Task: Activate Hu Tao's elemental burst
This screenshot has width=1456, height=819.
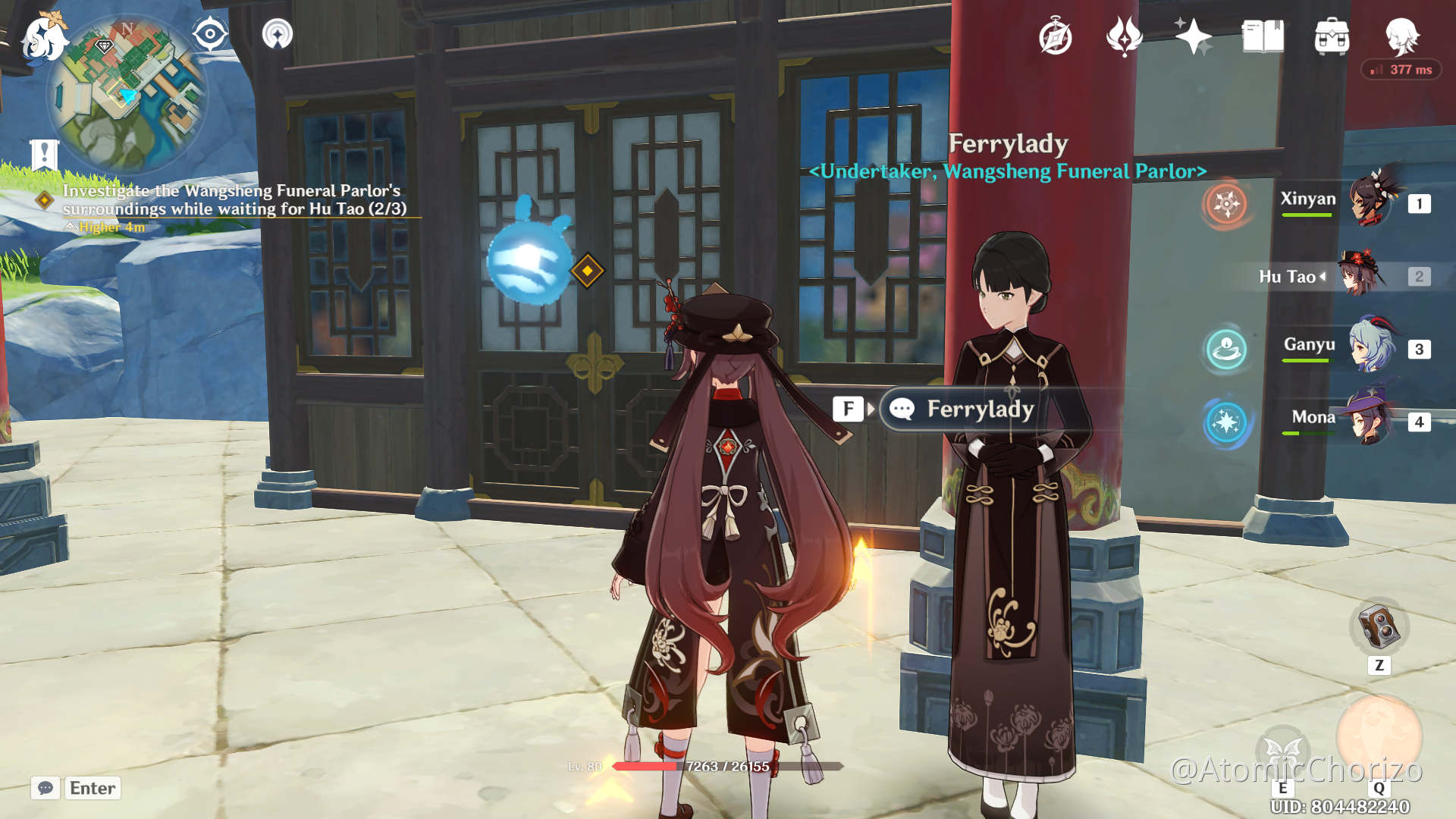Action: pos(1379,736)
